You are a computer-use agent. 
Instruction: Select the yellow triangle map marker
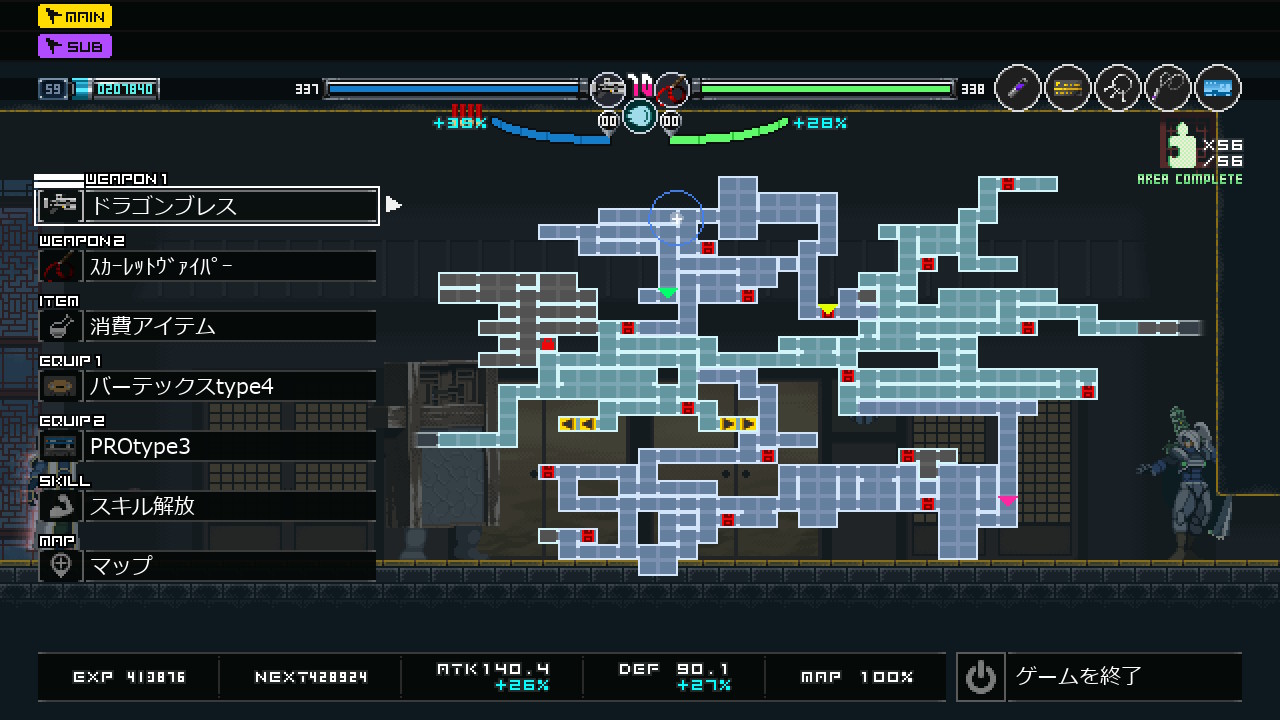click(827, 309)
